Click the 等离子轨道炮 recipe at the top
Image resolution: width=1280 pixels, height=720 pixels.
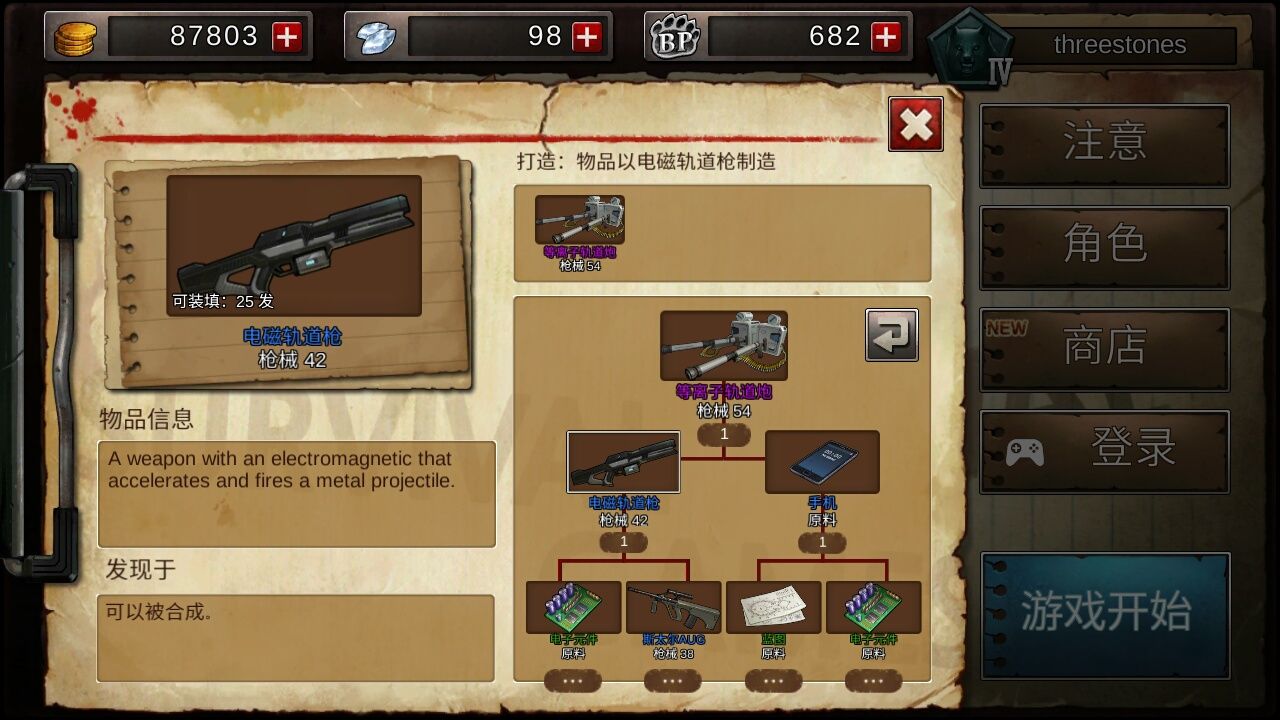[x=578, y=220]
